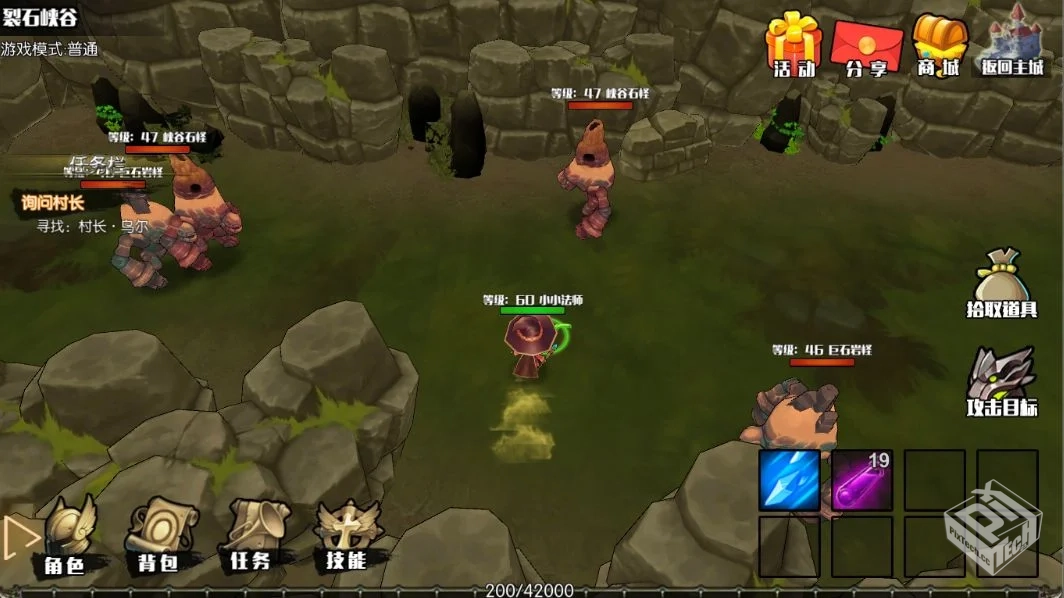Open the 背包 backpack inventory
Screen dimensions: 1064x598
tap(157, 537)
